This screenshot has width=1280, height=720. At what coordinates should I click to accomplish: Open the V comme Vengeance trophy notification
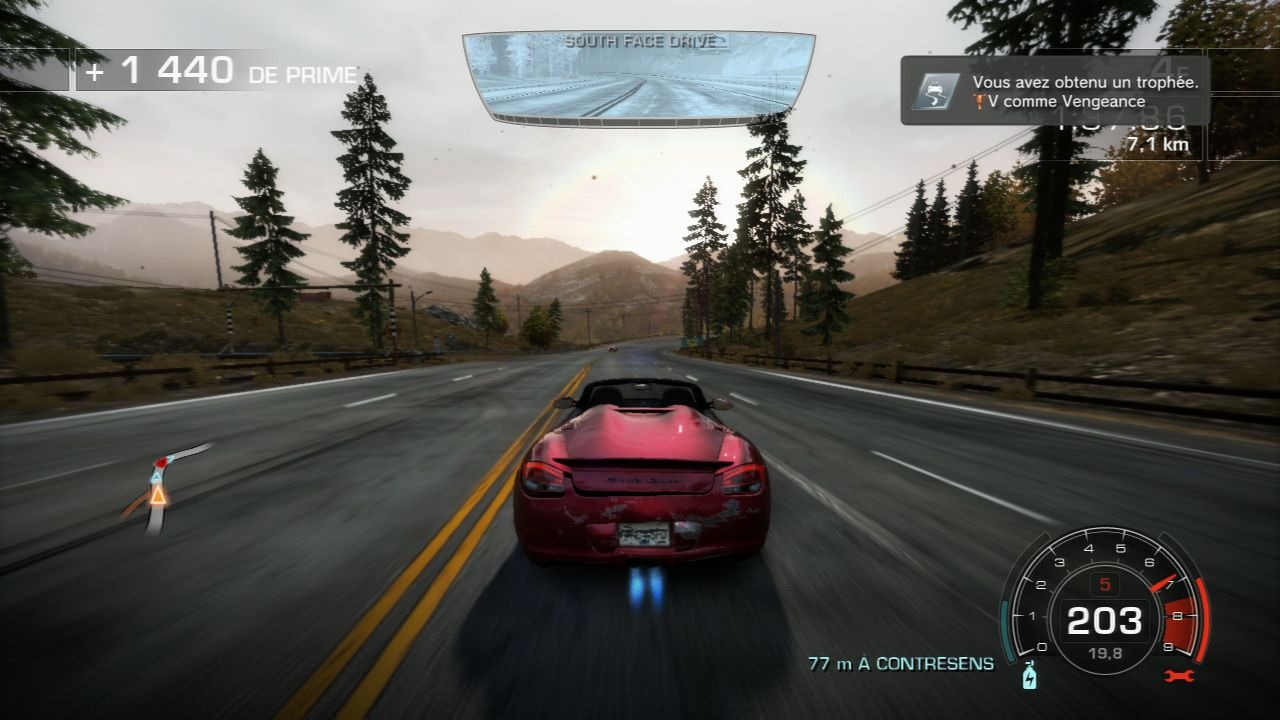point(1055,90)
